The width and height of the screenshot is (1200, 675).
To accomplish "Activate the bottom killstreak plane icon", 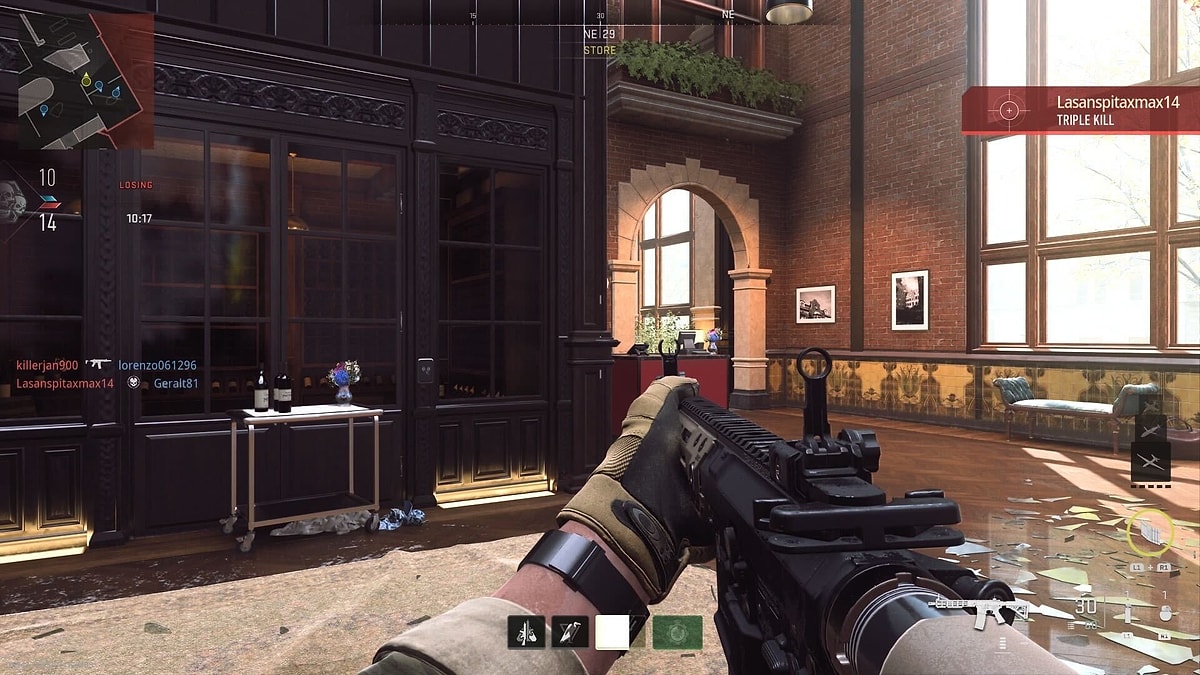I will (x=1150, y=461).
